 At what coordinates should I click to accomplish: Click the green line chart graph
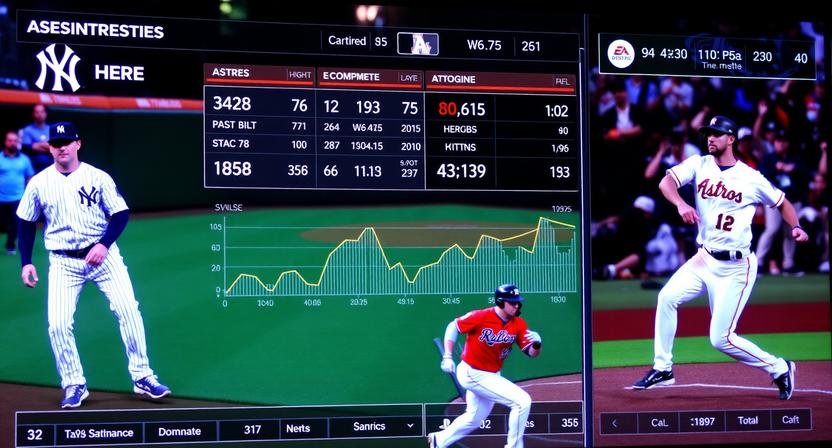tap(400, 258)
